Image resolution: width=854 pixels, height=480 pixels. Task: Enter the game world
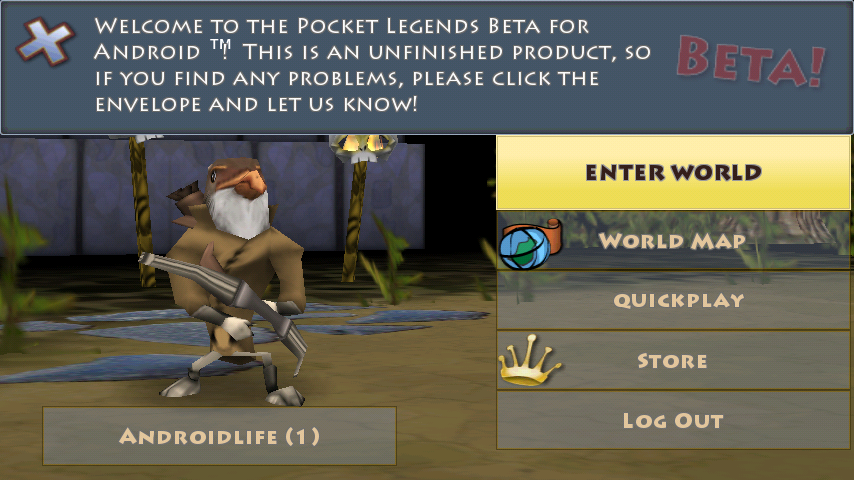(x=673, y=172)
